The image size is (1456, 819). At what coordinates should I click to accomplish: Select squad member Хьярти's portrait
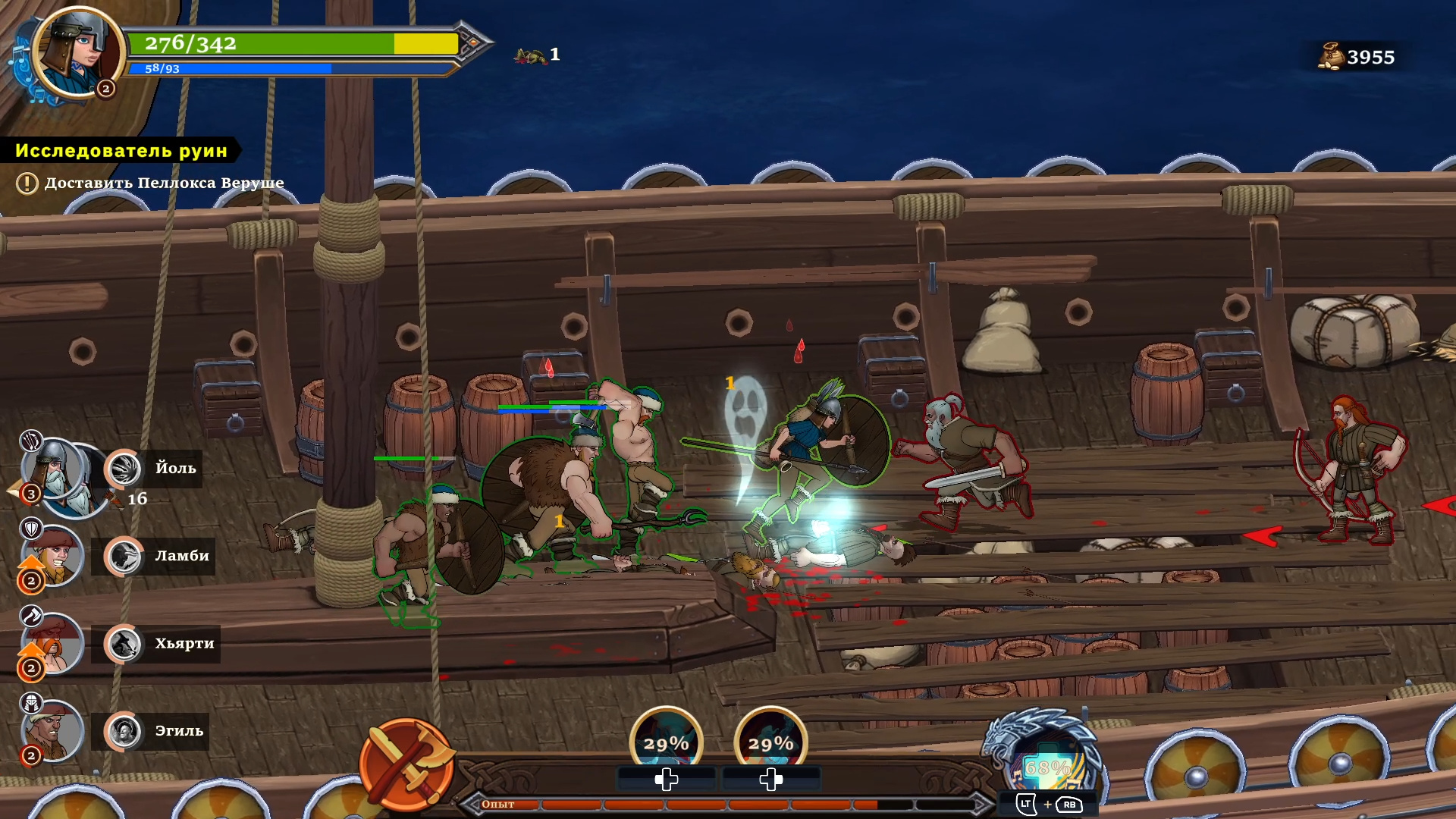pyautogui.click(x=52, y=645)
